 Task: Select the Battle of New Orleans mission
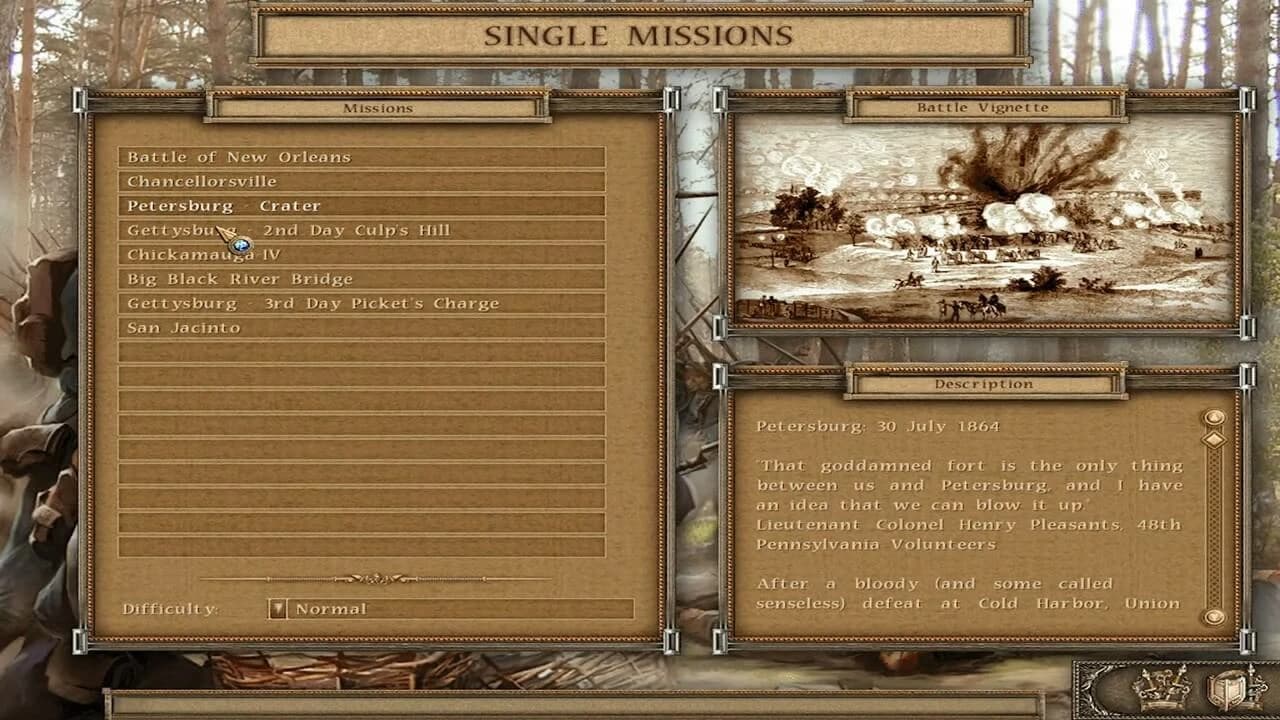tap(361, 157)
